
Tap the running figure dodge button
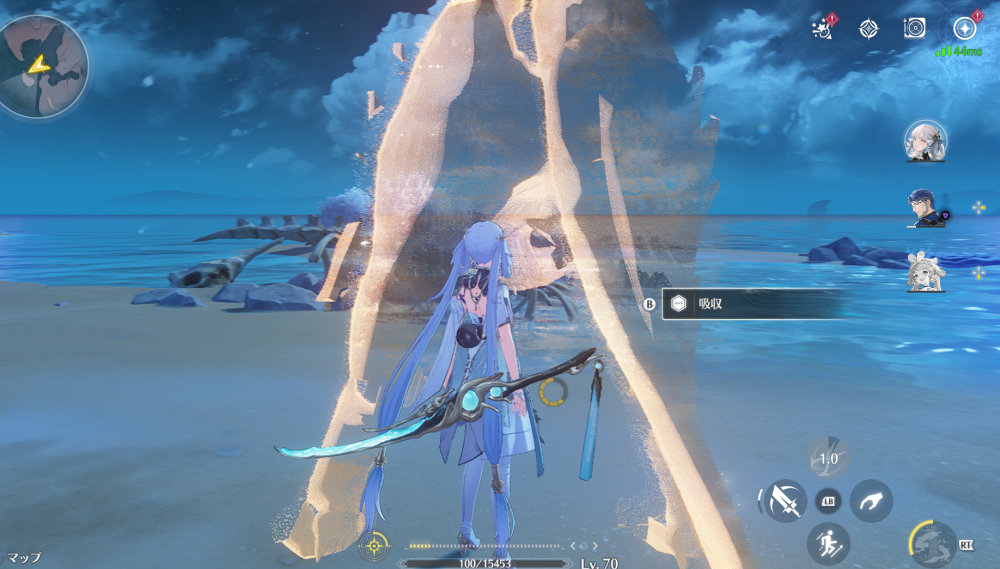point(828,543)
